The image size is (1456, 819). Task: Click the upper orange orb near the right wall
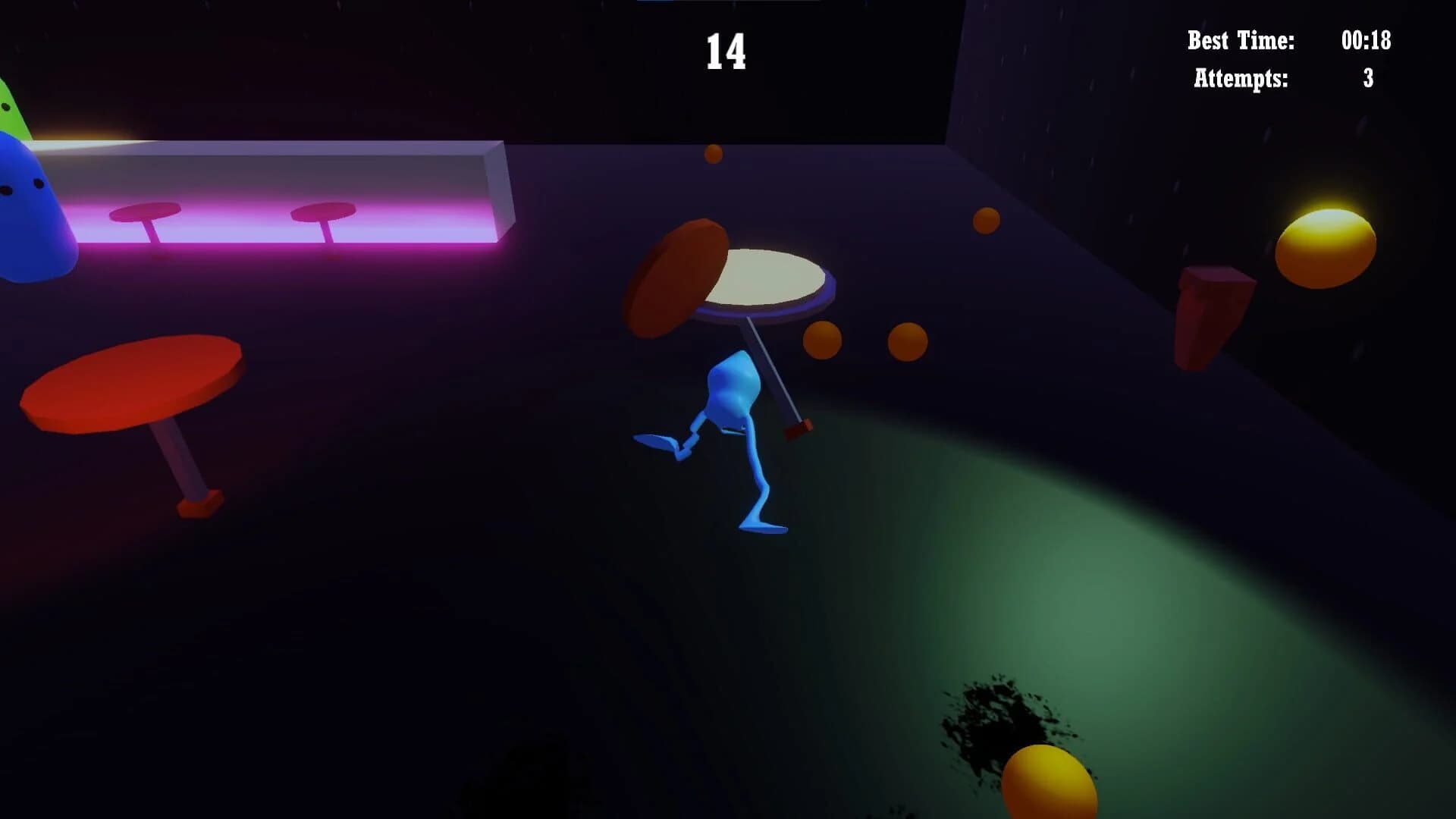987,218
